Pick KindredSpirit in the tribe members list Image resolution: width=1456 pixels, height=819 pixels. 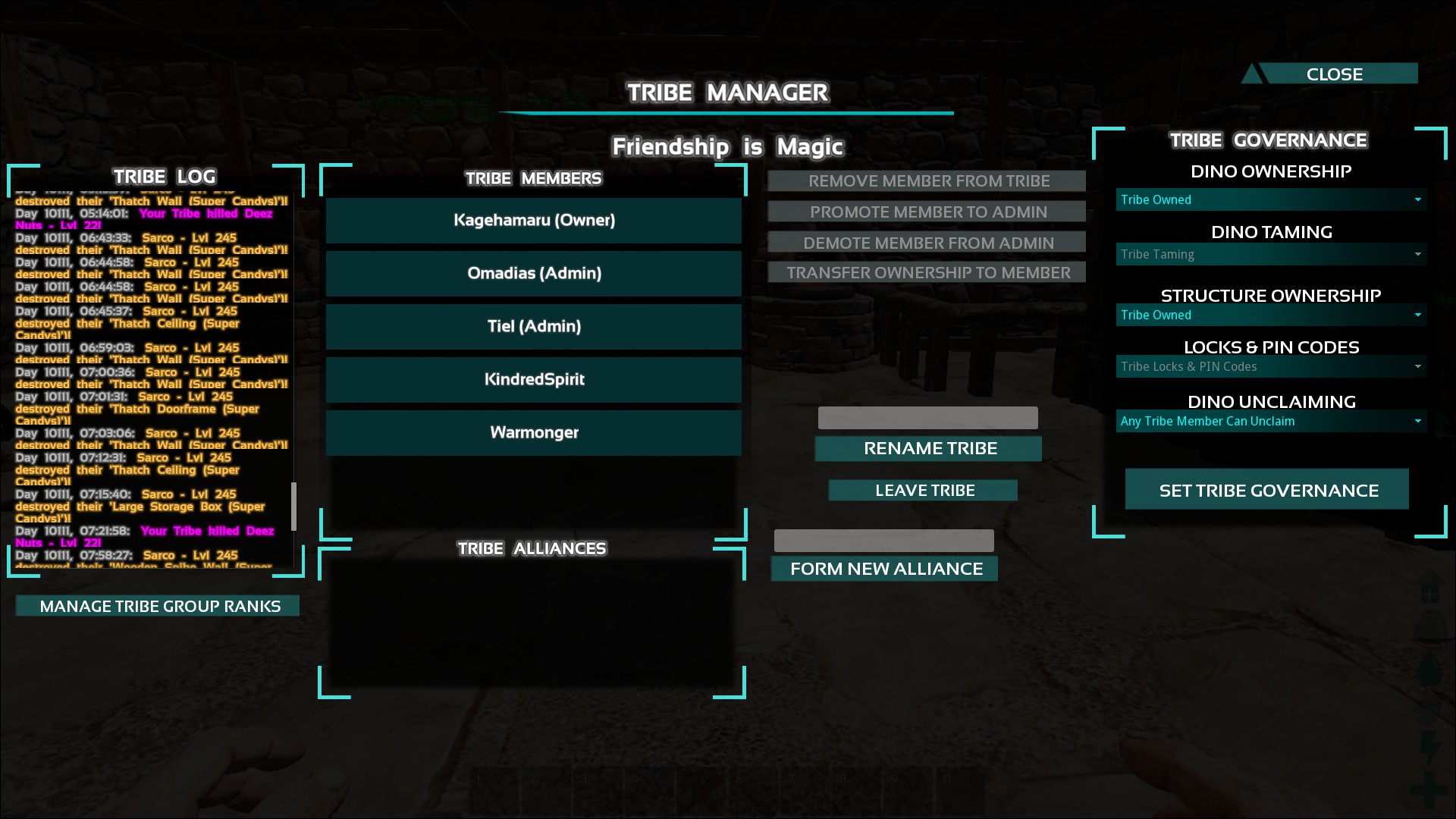(534, 380)
